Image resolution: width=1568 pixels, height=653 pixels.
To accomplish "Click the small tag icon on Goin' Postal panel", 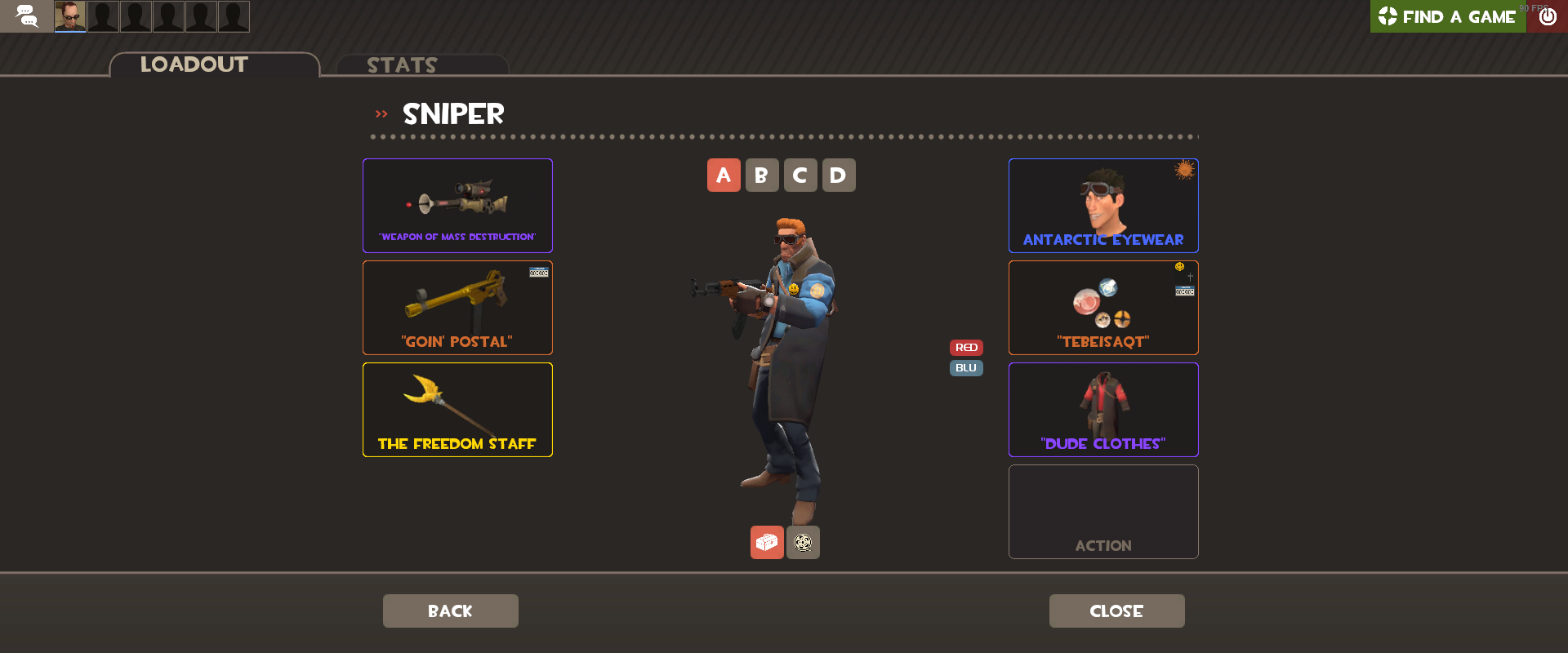I will (538, 273).
